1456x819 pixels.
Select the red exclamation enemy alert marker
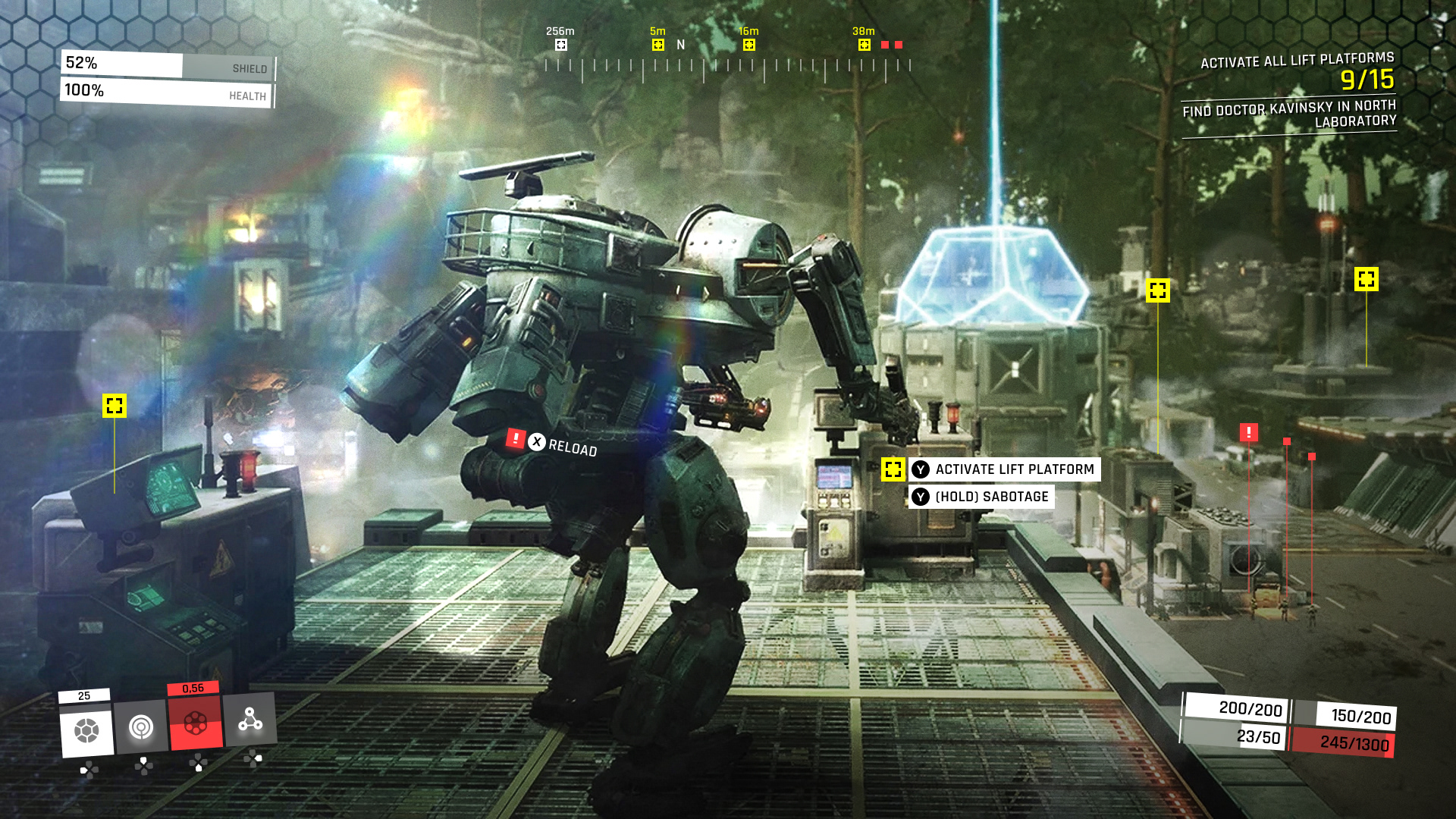tap(1249, 432)
